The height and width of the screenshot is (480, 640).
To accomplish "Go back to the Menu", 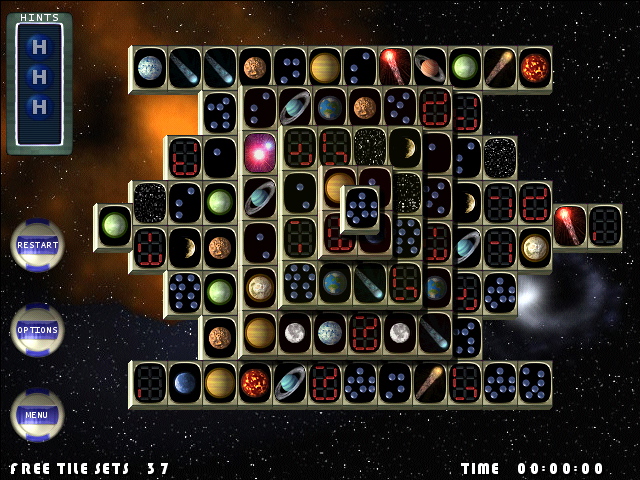I will click(x=37, y=414).
